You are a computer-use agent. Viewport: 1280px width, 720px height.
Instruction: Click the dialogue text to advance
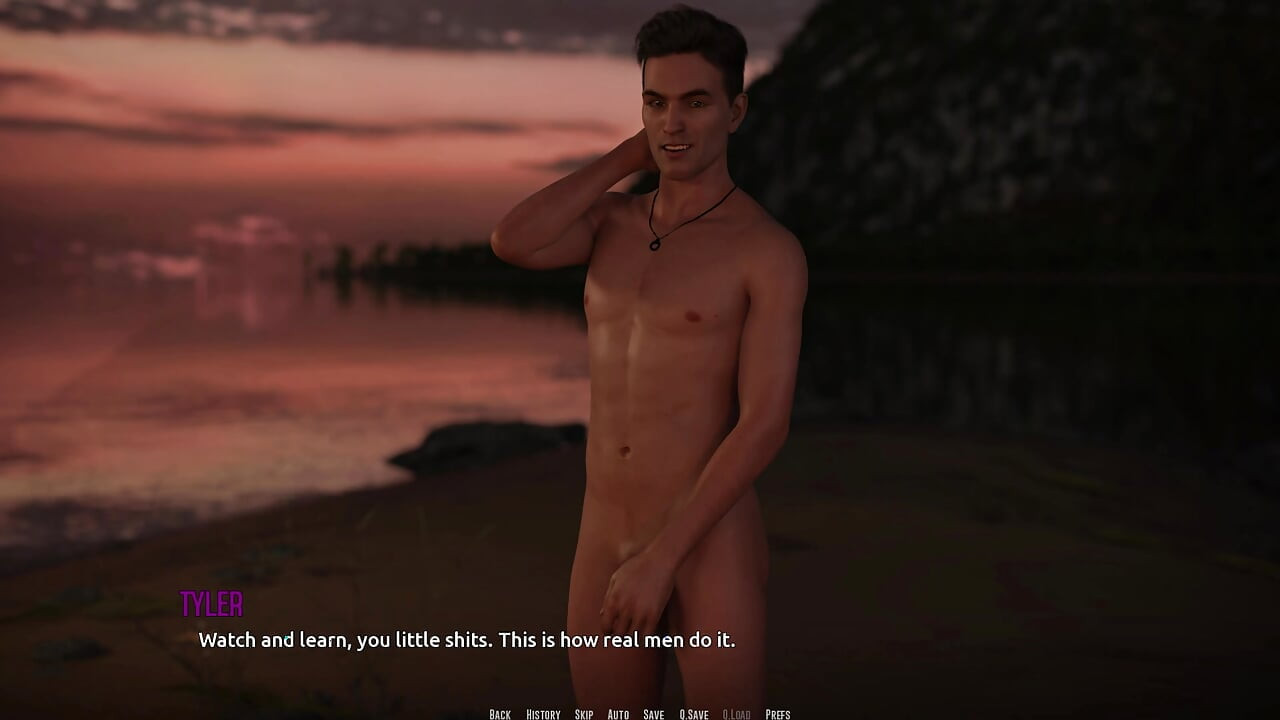[467, 640]
